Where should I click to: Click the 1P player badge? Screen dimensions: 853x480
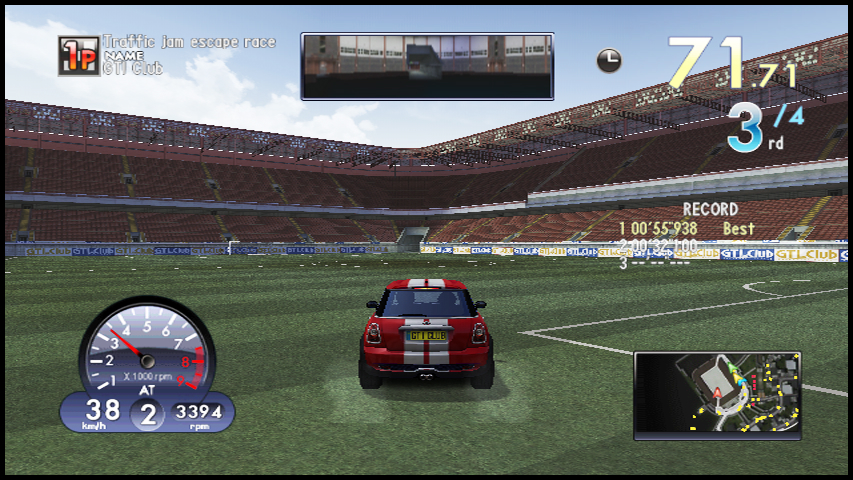(78, 56)
